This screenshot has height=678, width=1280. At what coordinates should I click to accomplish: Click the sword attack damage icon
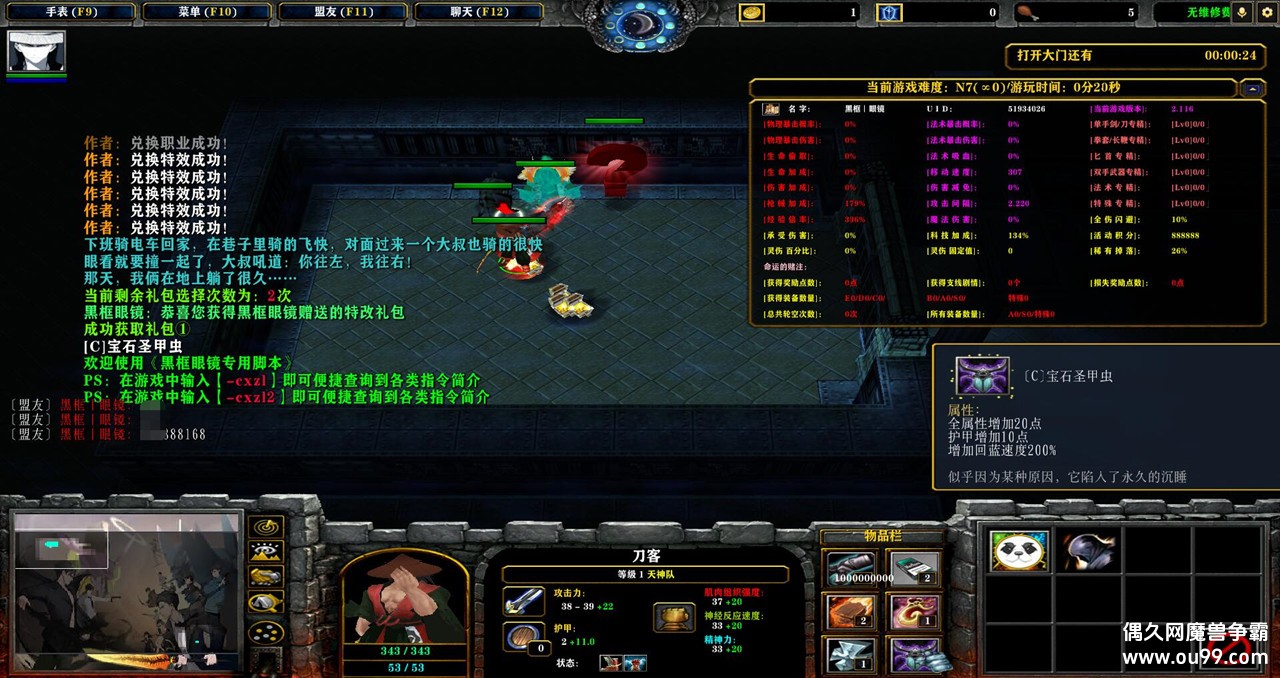(x=523, y=600)
